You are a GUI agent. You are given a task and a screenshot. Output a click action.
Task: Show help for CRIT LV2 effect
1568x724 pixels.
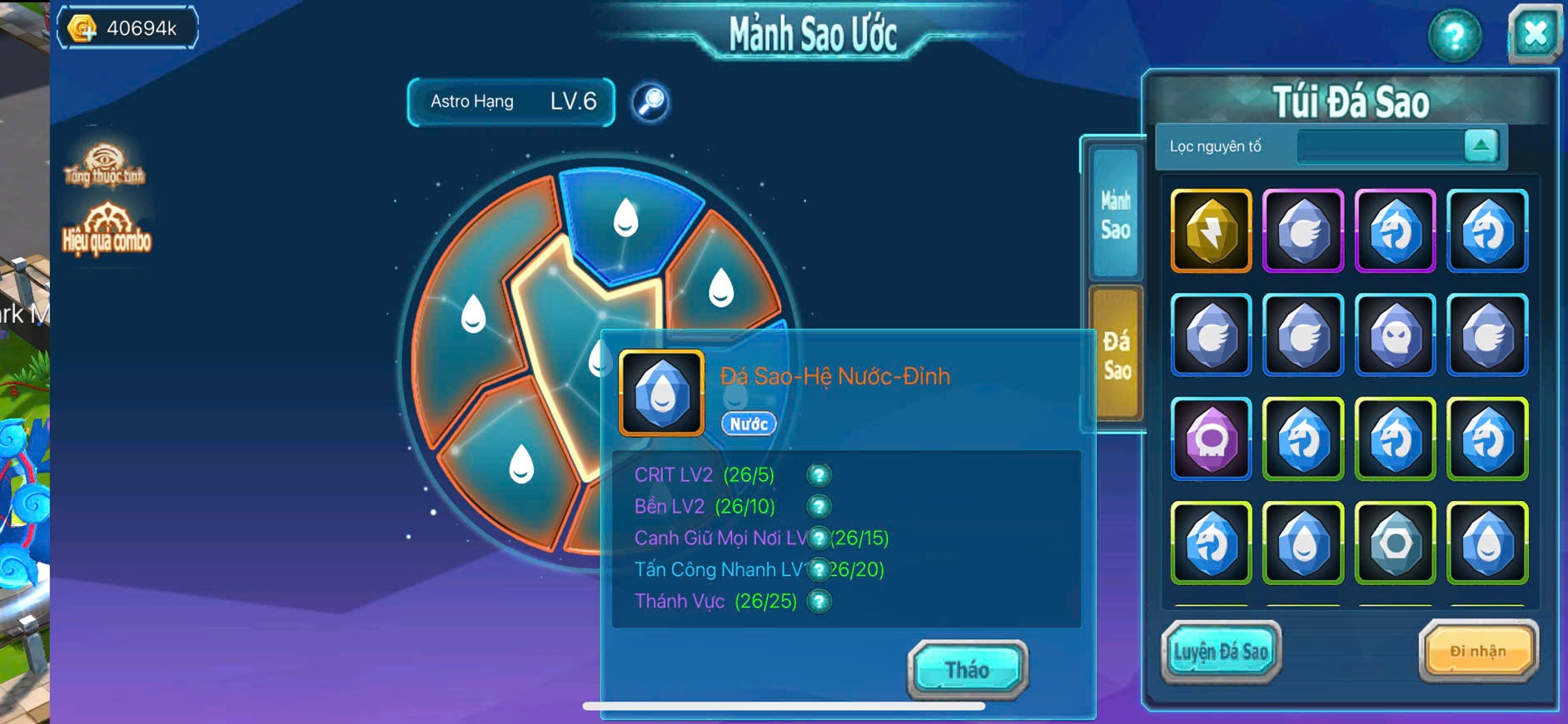[819, 475]
